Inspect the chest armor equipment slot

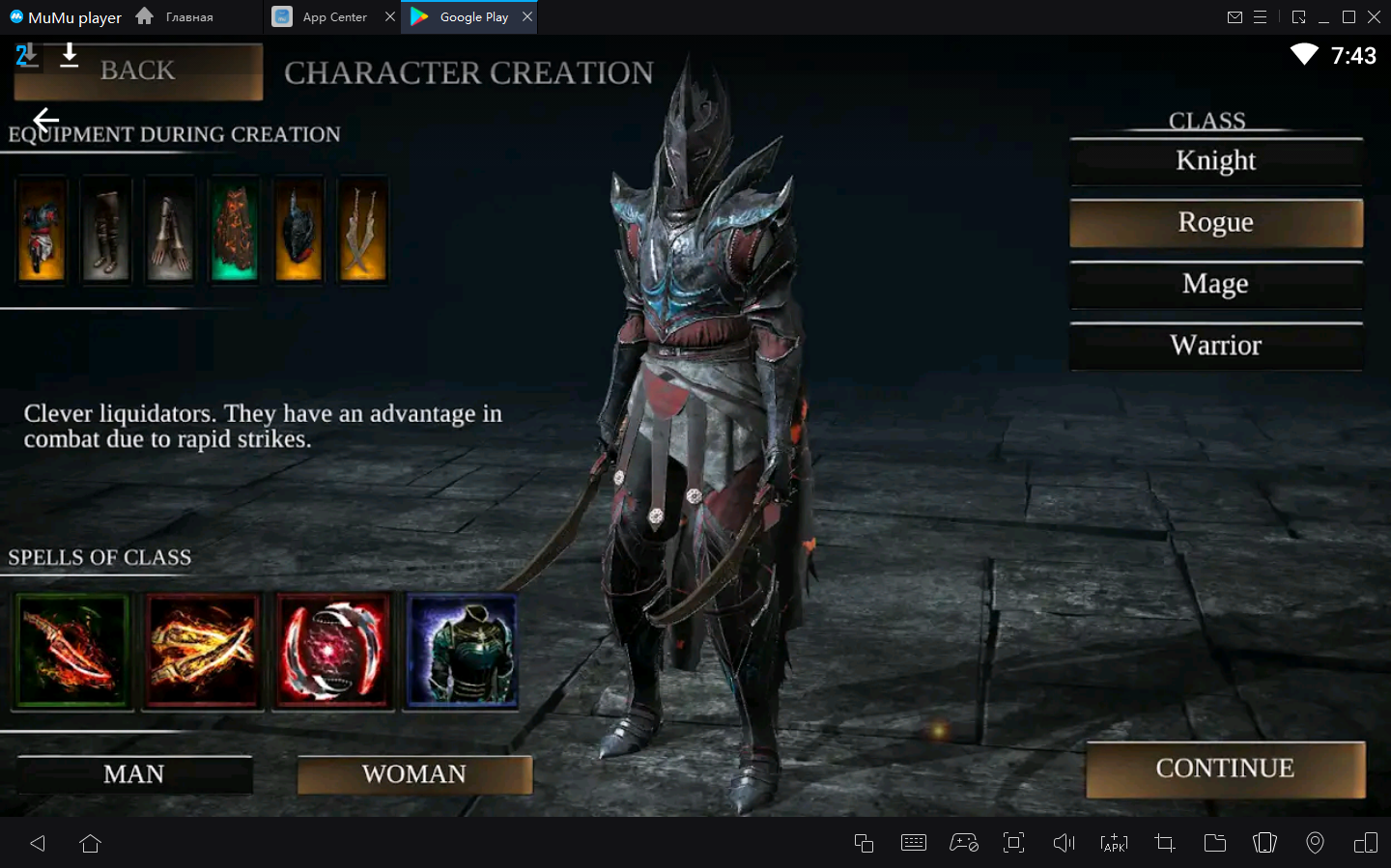[x=42, y=231]
